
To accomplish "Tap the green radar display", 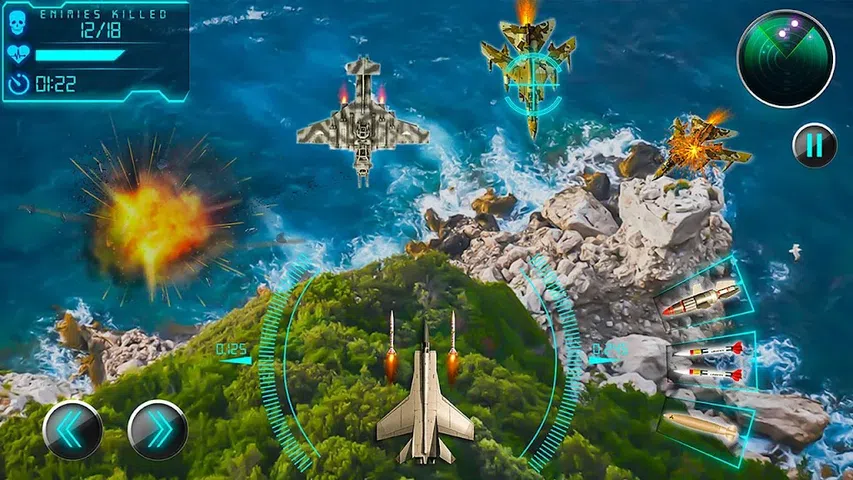I will [785, 59].
